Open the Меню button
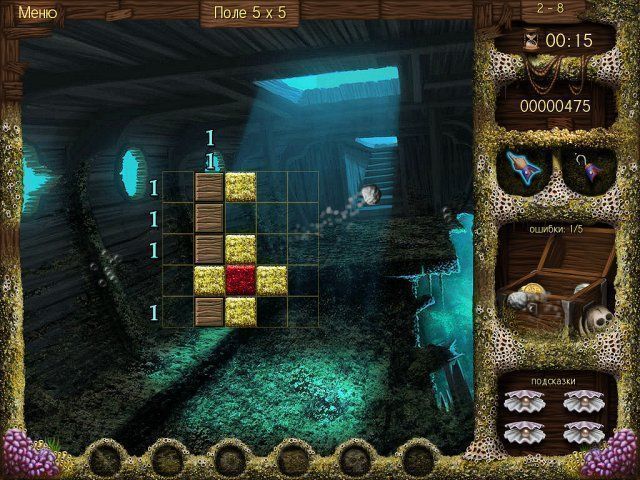Image resolution: width=640 pixels, height=480 pixels. tap(38, 13)
